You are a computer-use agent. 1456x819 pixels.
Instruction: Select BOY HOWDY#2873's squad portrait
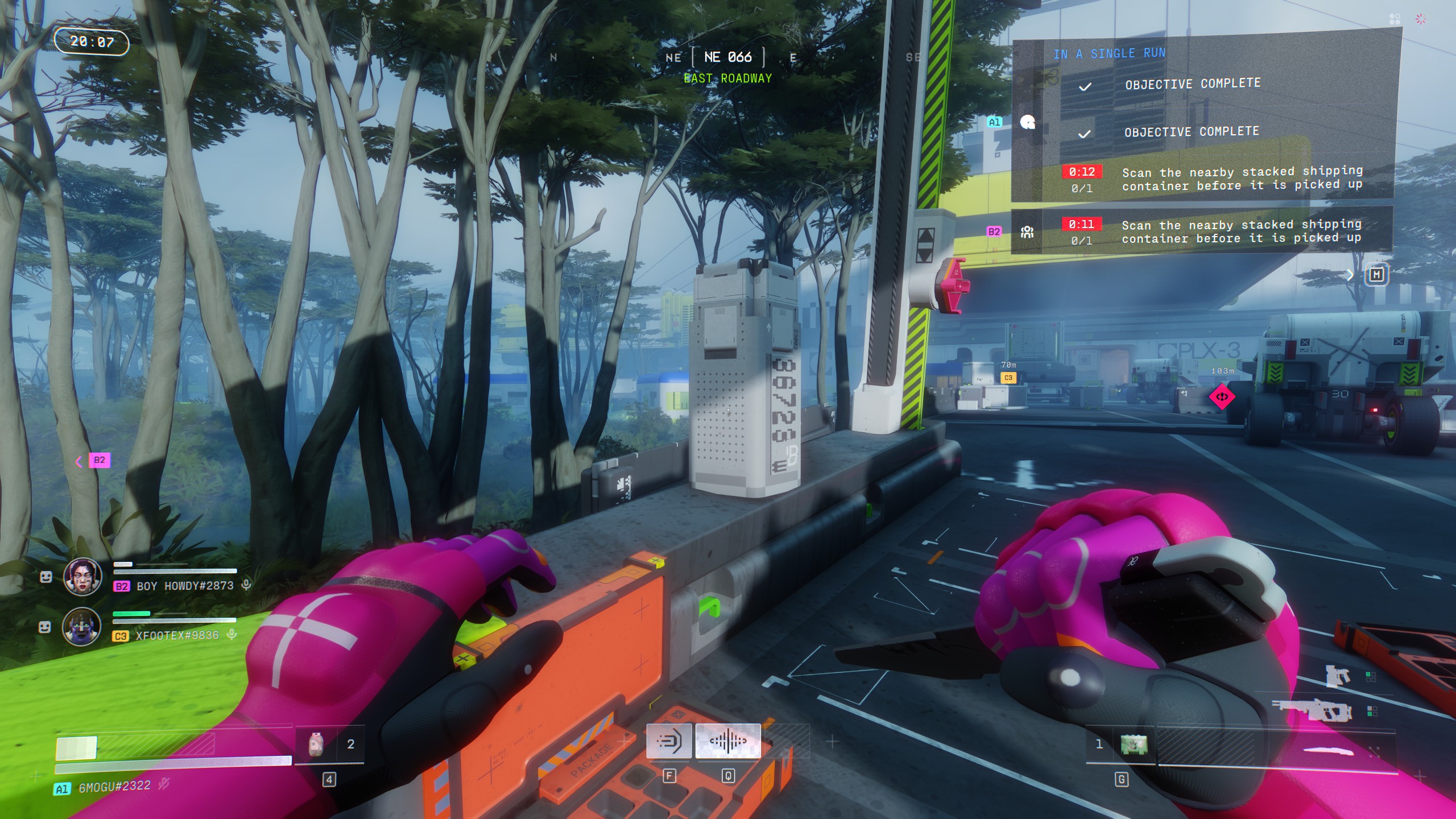click(82, 577)
